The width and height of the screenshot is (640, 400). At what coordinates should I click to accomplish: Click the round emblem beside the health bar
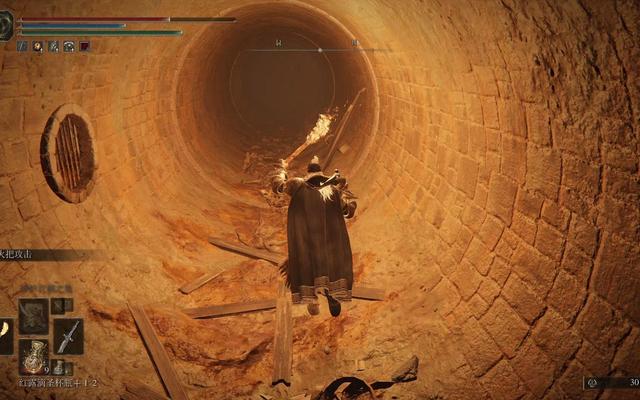[6, 27]
